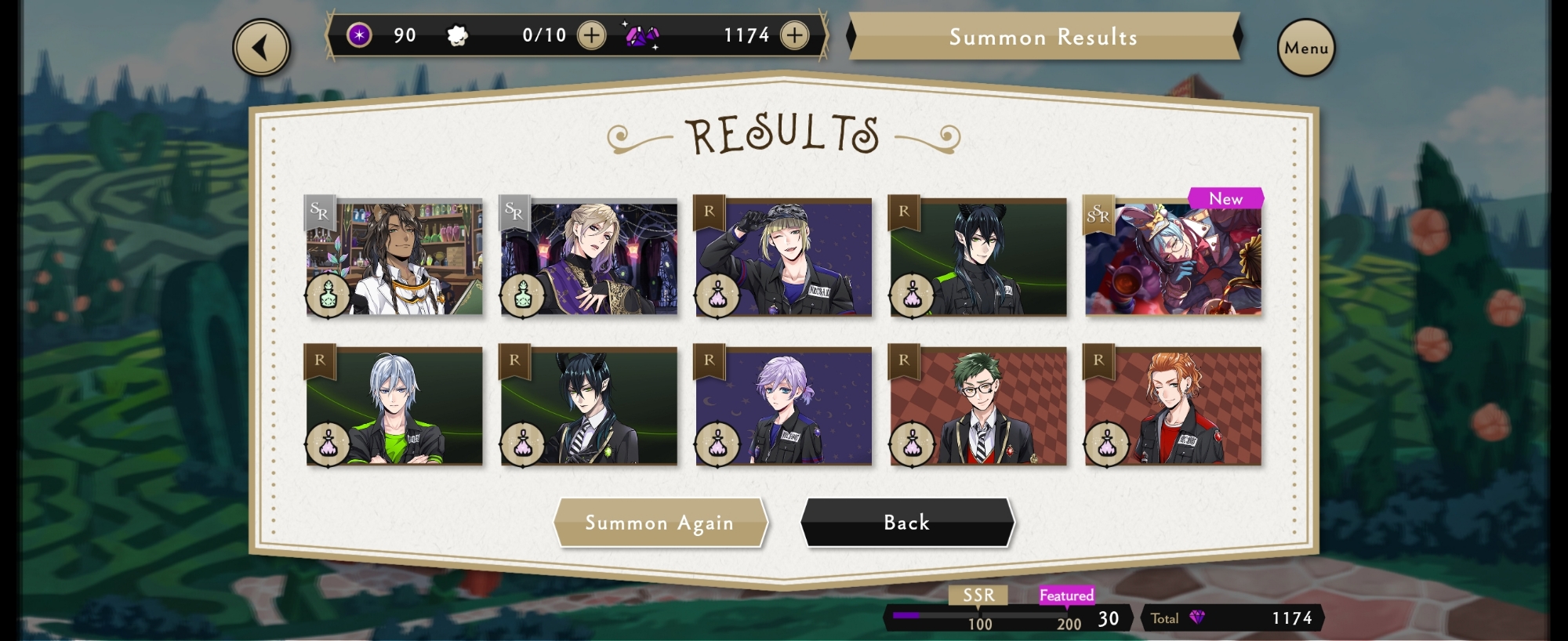Go back using the arrow button
This screenshot has height=641, width=1568.
(261, 48)
